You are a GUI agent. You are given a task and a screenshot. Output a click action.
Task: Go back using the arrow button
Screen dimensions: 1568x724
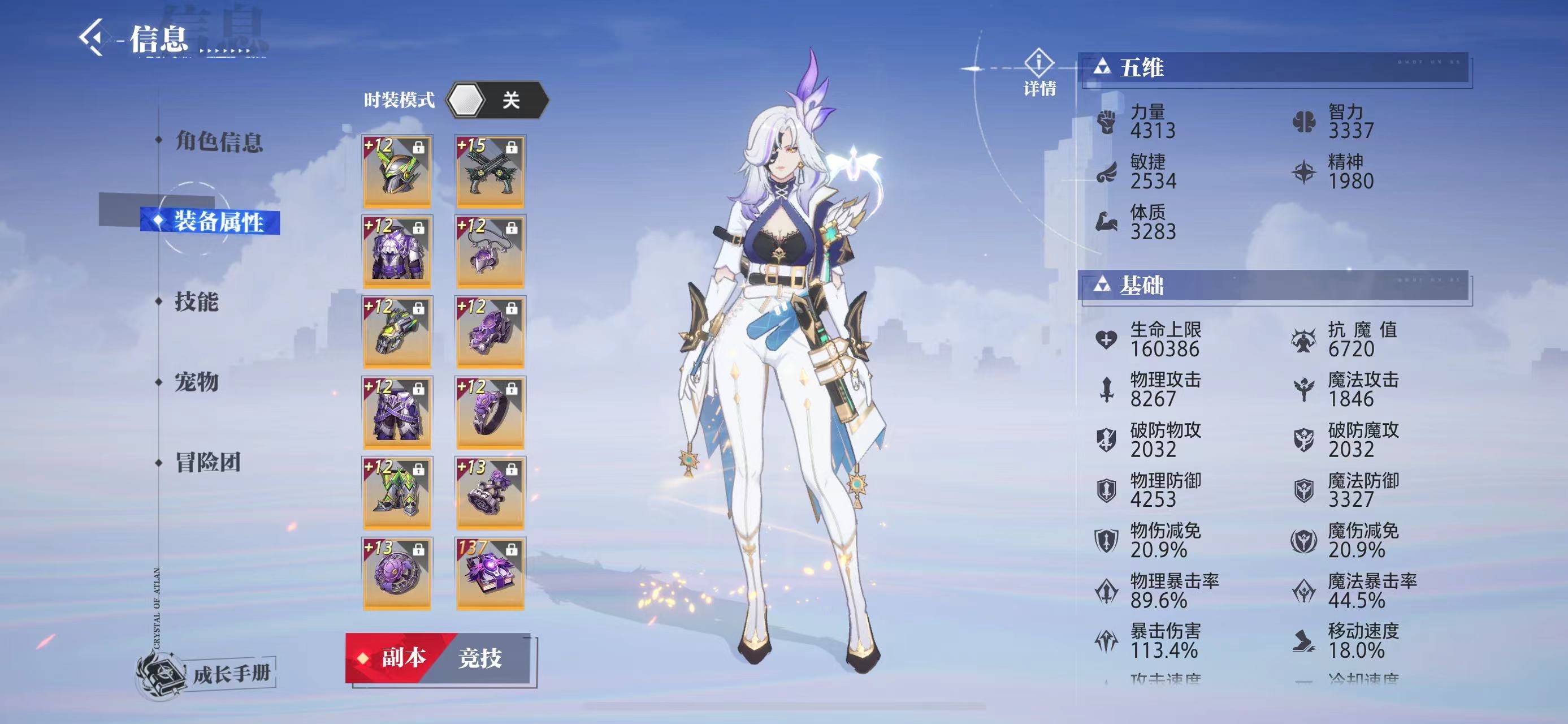92,38
